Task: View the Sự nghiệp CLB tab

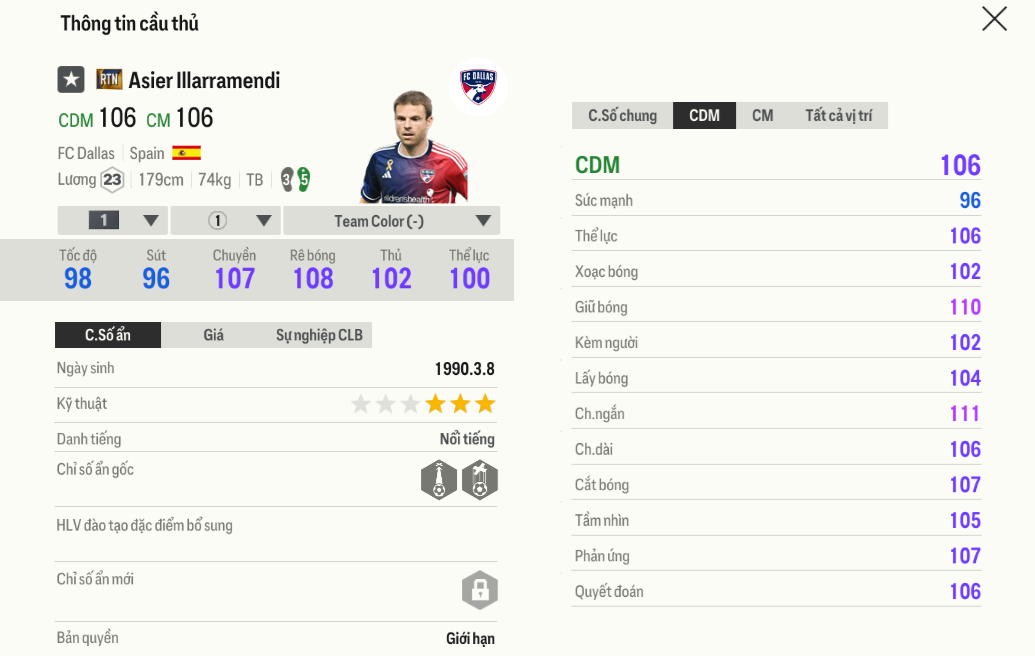Action: (319, 335)
